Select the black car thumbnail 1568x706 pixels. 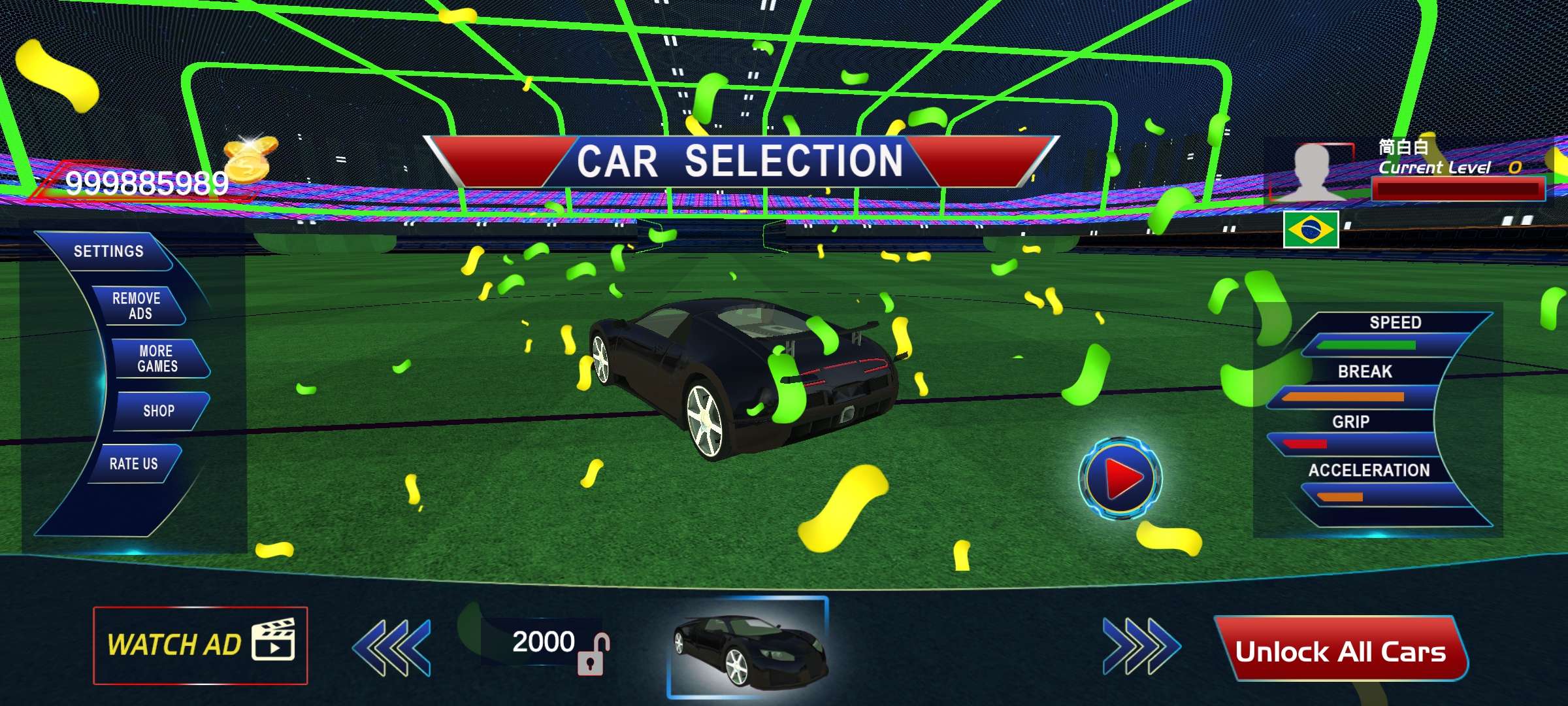(748, 647)
